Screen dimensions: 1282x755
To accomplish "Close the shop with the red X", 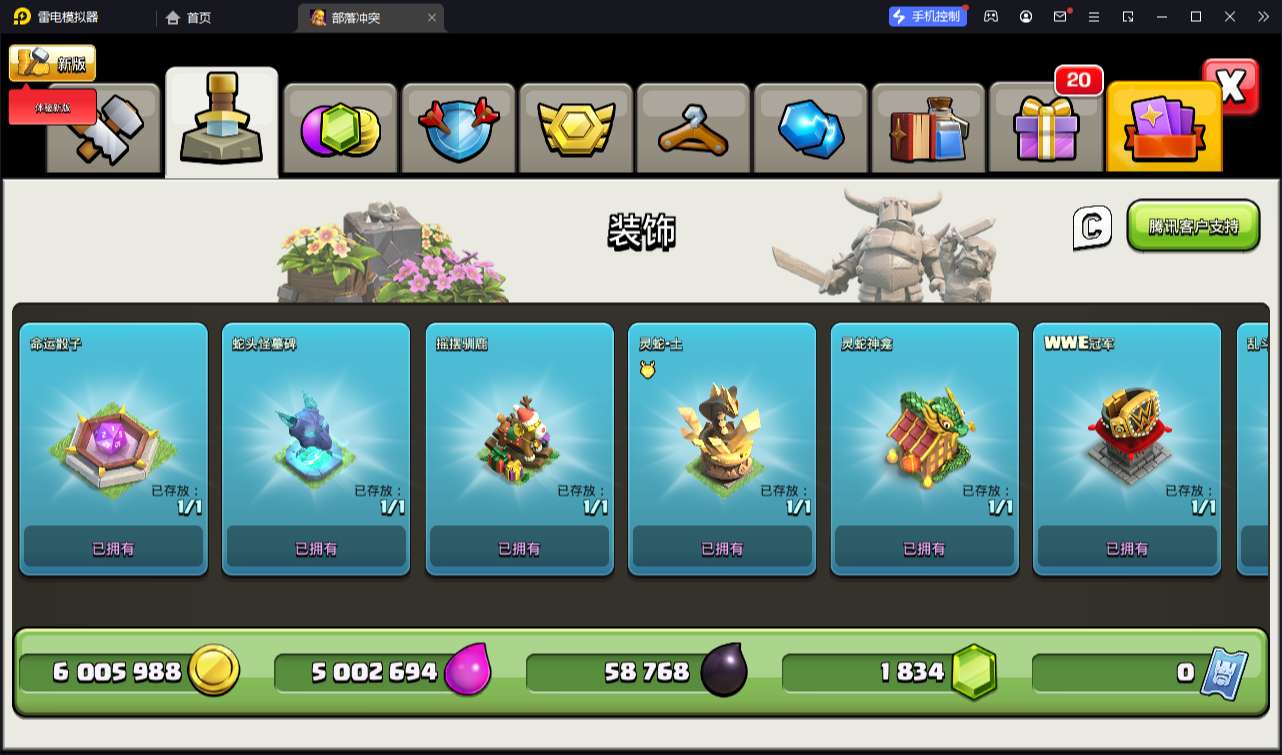I will [x=1231, y=87].
